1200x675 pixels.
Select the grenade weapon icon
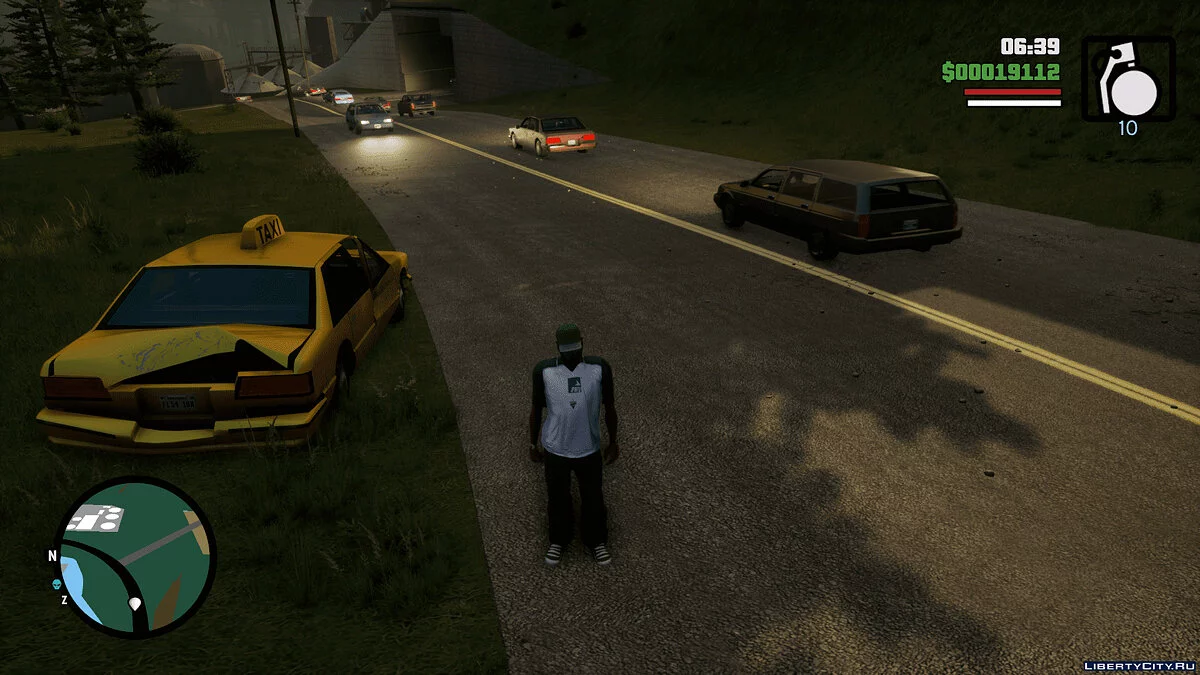pyautogui.click(x=1128, y=80)
